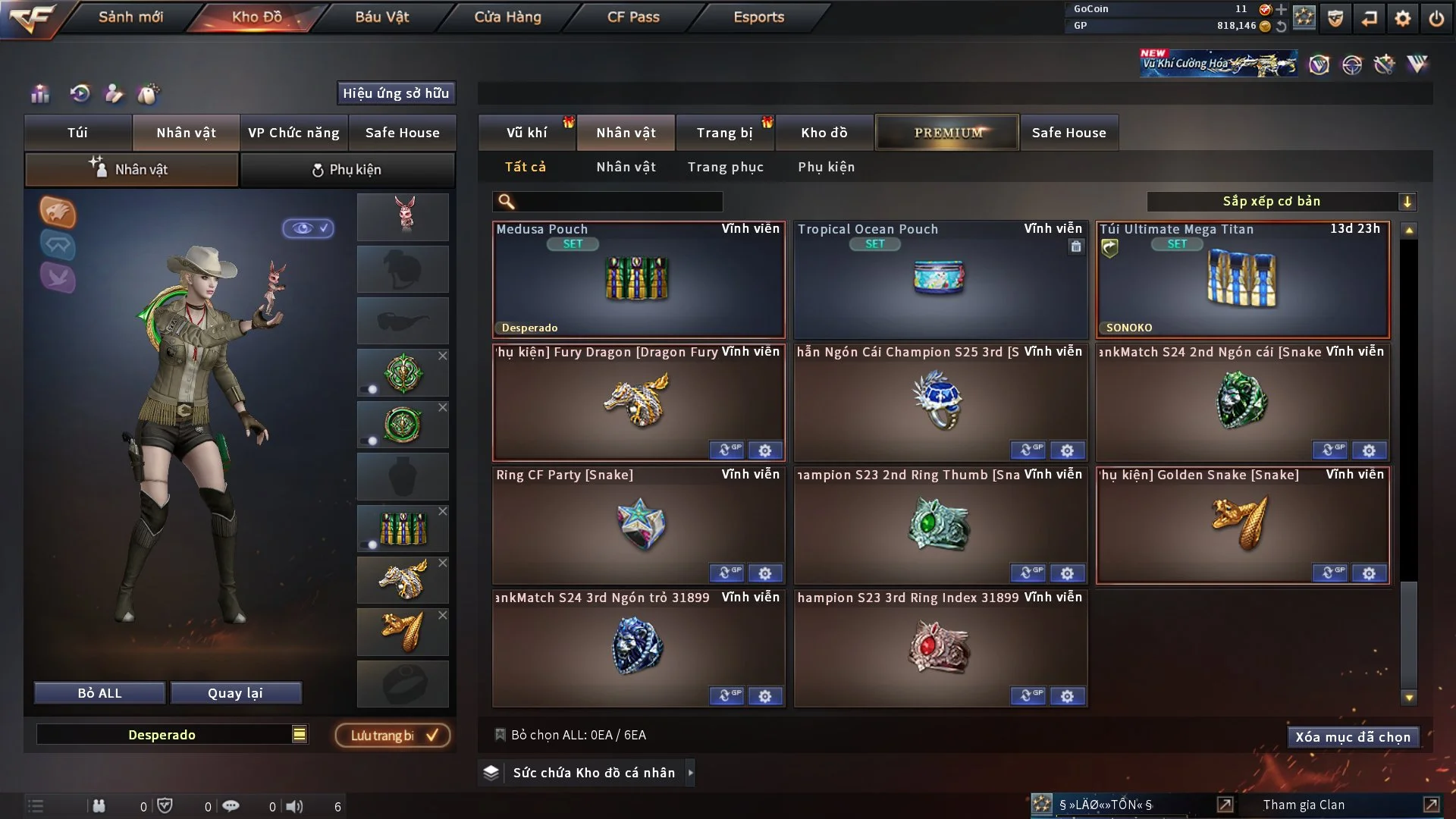Select the Ring CF Party Snake item

tap(638, 526)
